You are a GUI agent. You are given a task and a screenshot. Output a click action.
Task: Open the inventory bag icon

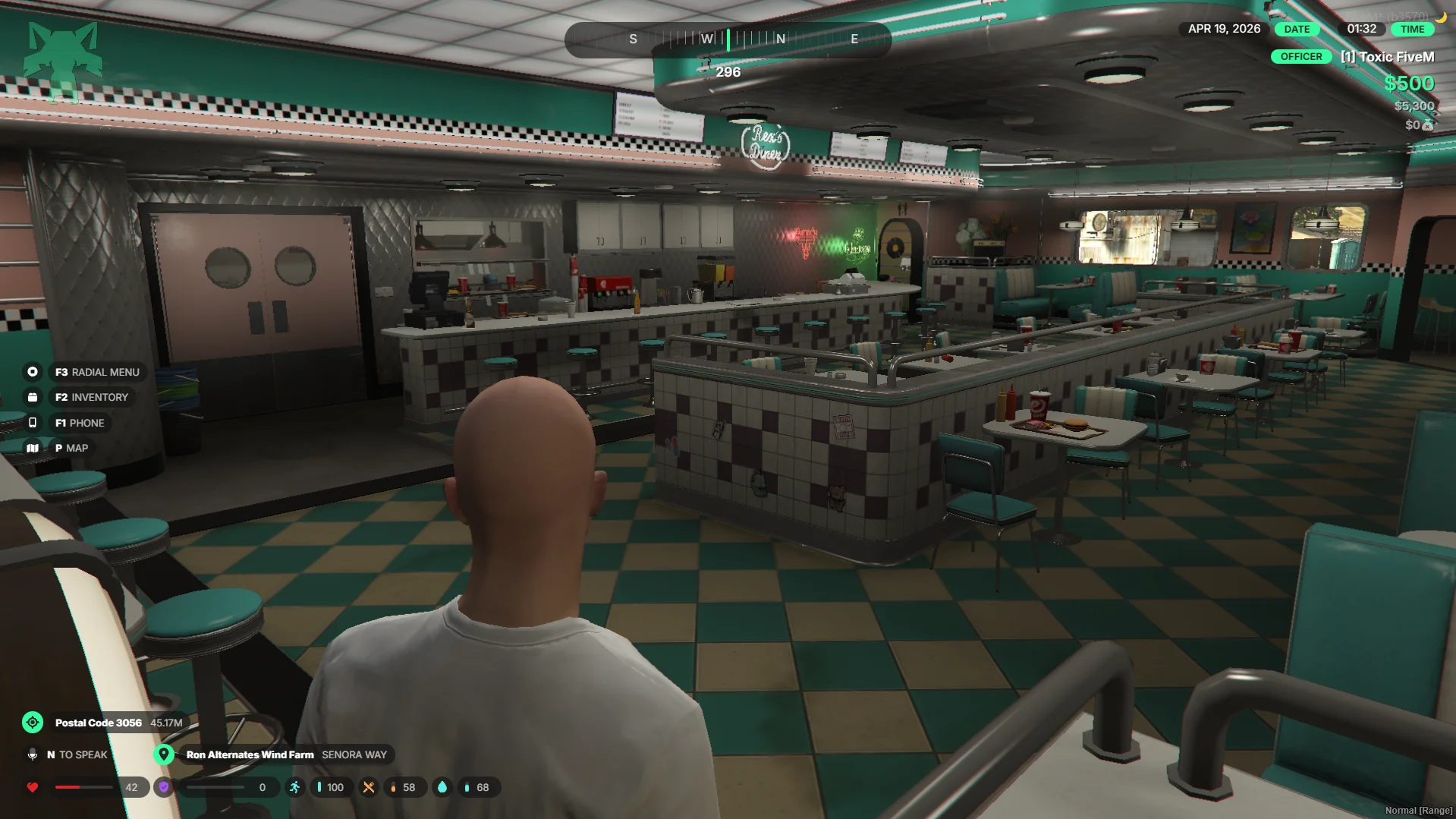[x=33, y=397]
